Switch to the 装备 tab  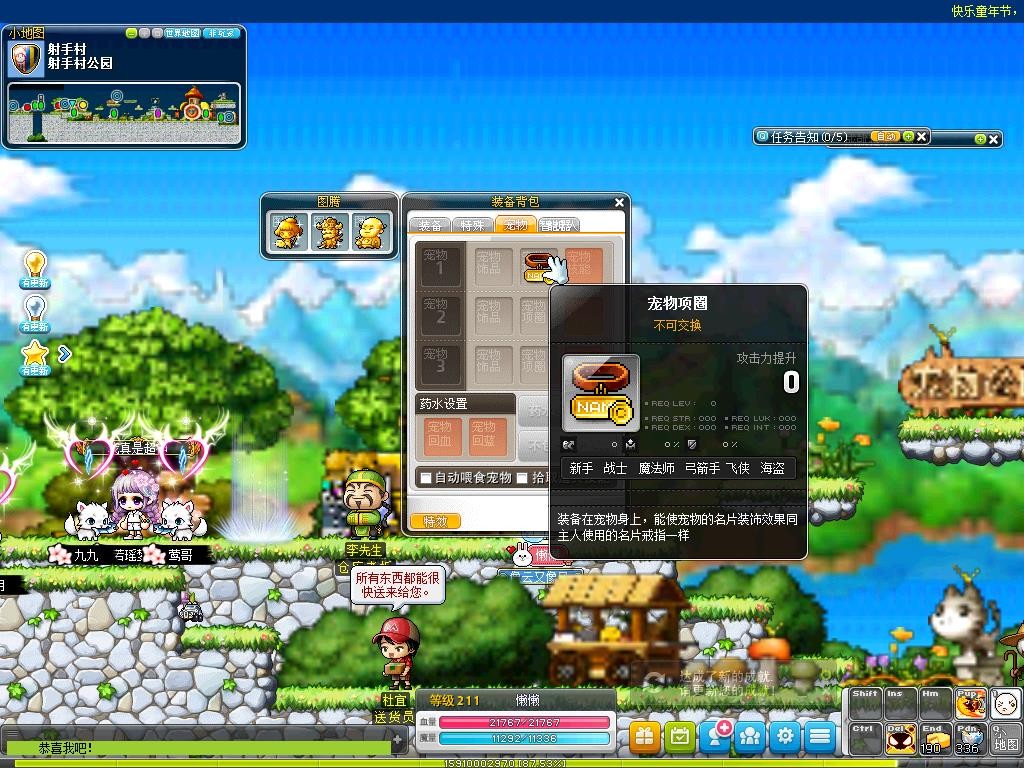(430, 225)
